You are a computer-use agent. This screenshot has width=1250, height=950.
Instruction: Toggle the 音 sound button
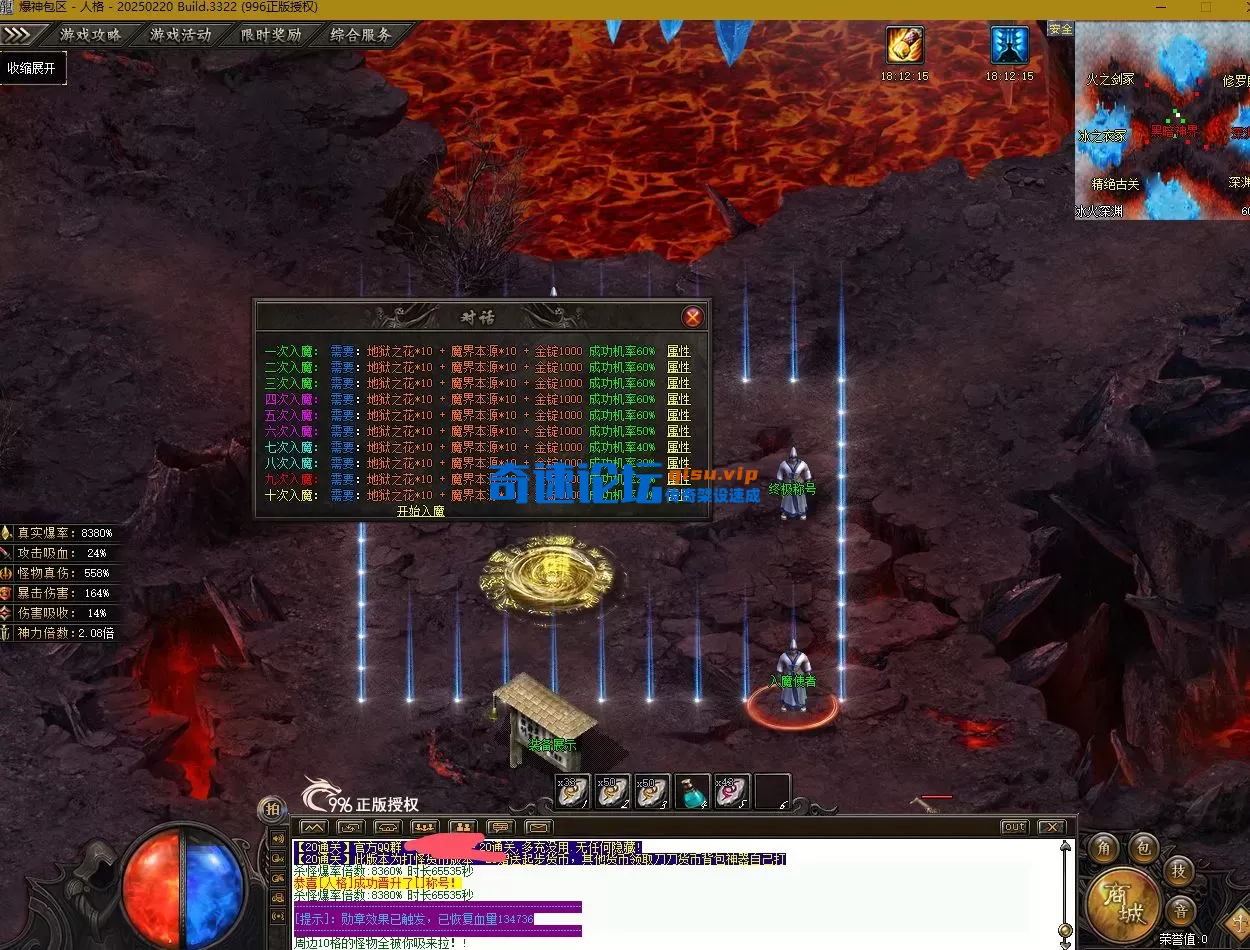1182,911
